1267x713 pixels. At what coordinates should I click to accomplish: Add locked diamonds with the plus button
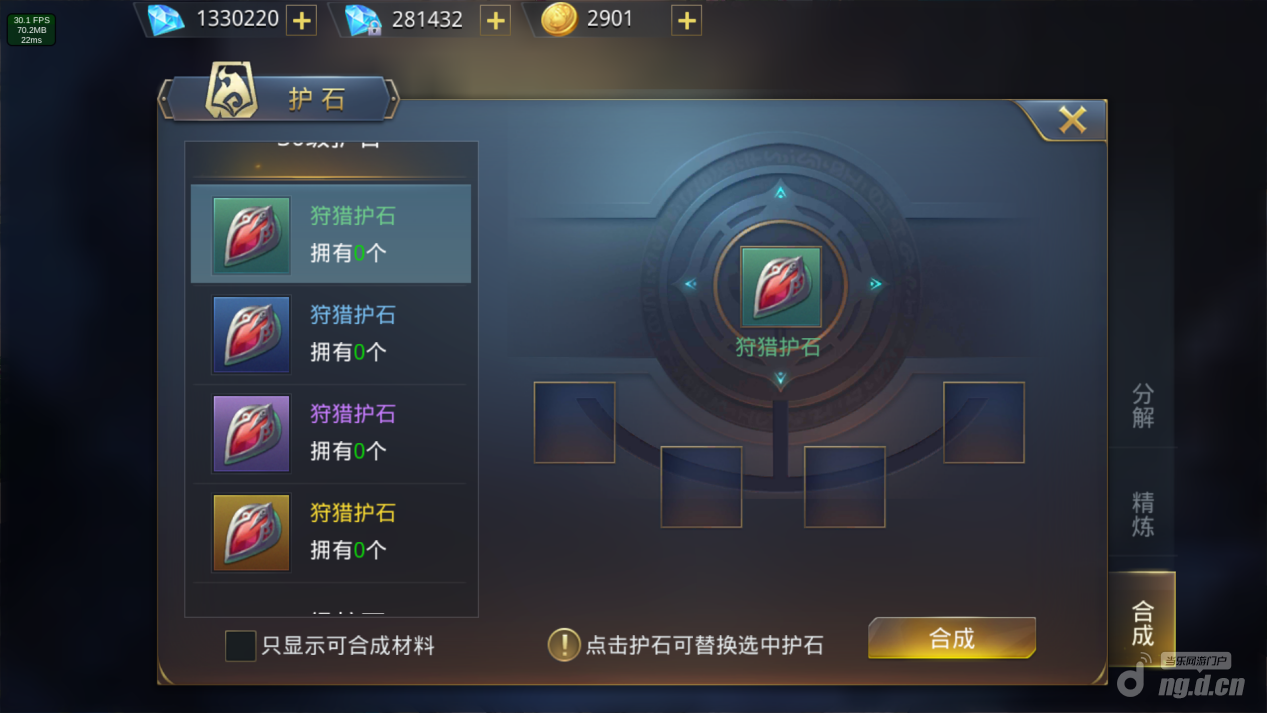[495, 20]
